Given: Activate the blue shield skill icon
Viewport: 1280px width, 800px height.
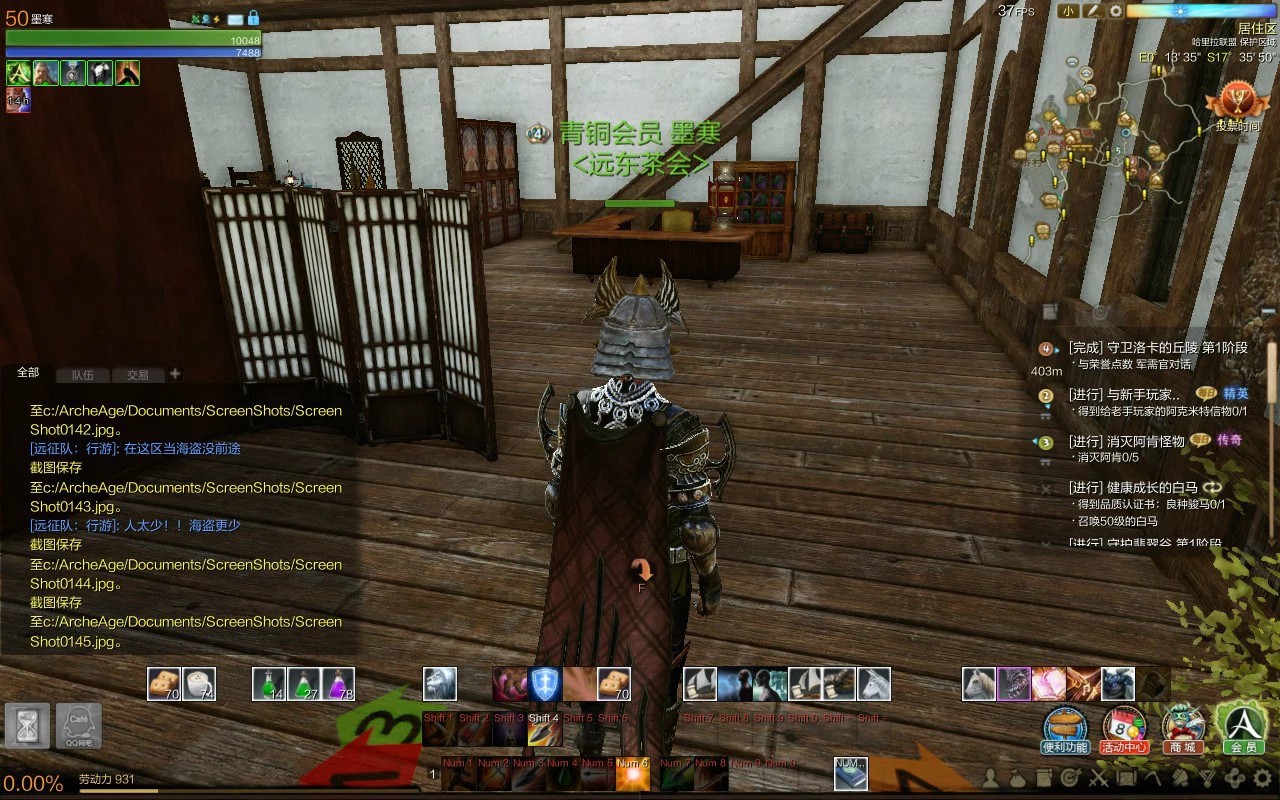Looking at the screenshot, I should pos(545,684).
